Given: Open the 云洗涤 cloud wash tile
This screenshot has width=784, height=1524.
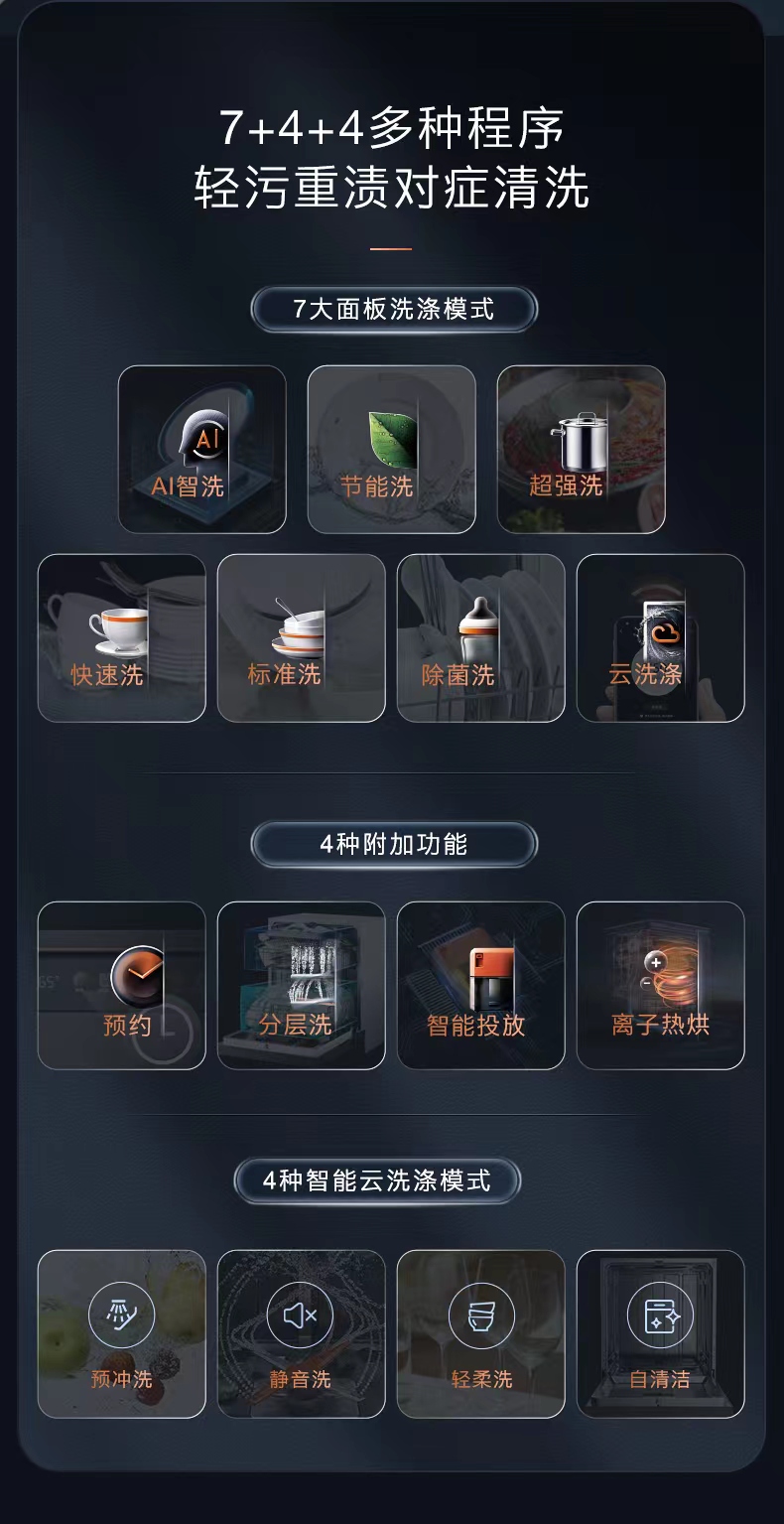Looking at the screenshot, I should 660,638.
